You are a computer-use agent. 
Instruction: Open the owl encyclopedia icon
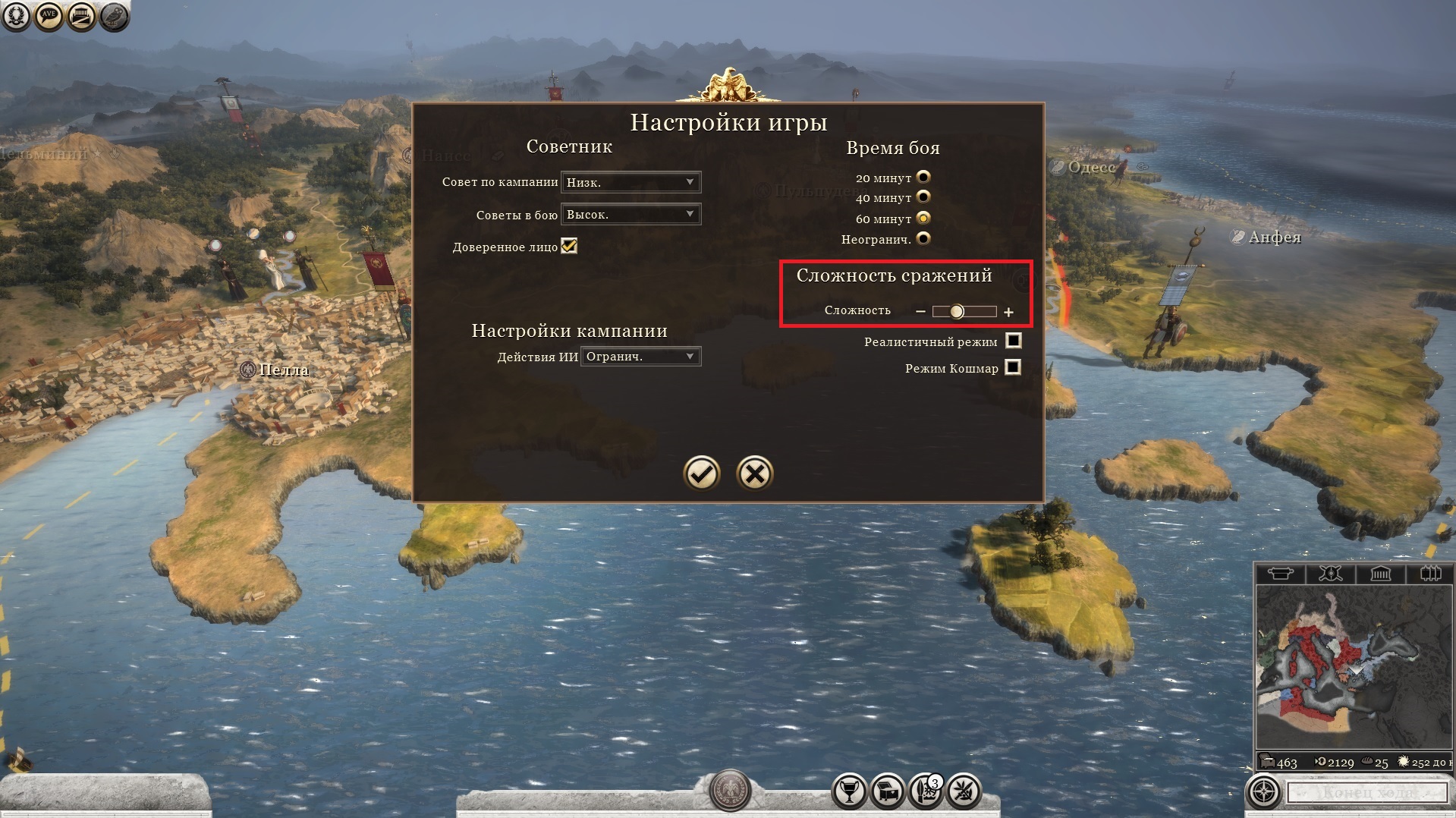coord(114,16)
